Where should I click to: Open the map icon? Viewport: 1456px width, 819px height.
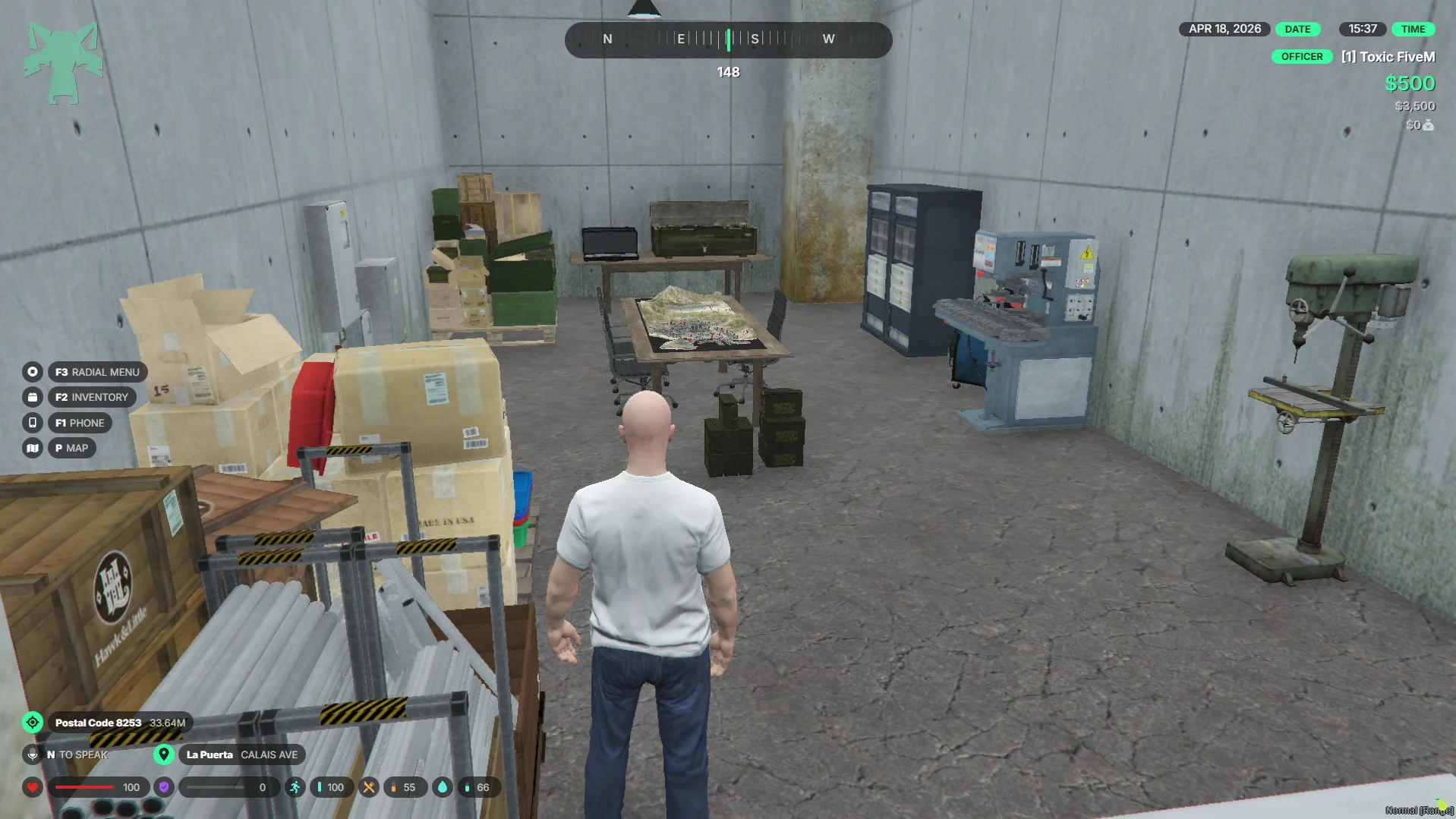tap(32, 448)
